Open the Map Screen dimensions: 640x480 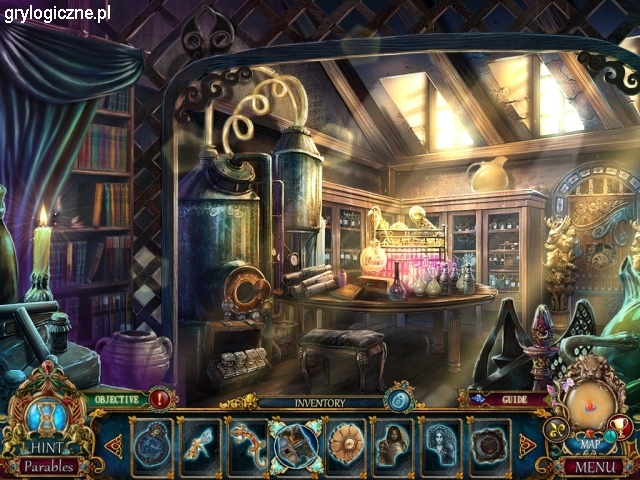point(588,442)
